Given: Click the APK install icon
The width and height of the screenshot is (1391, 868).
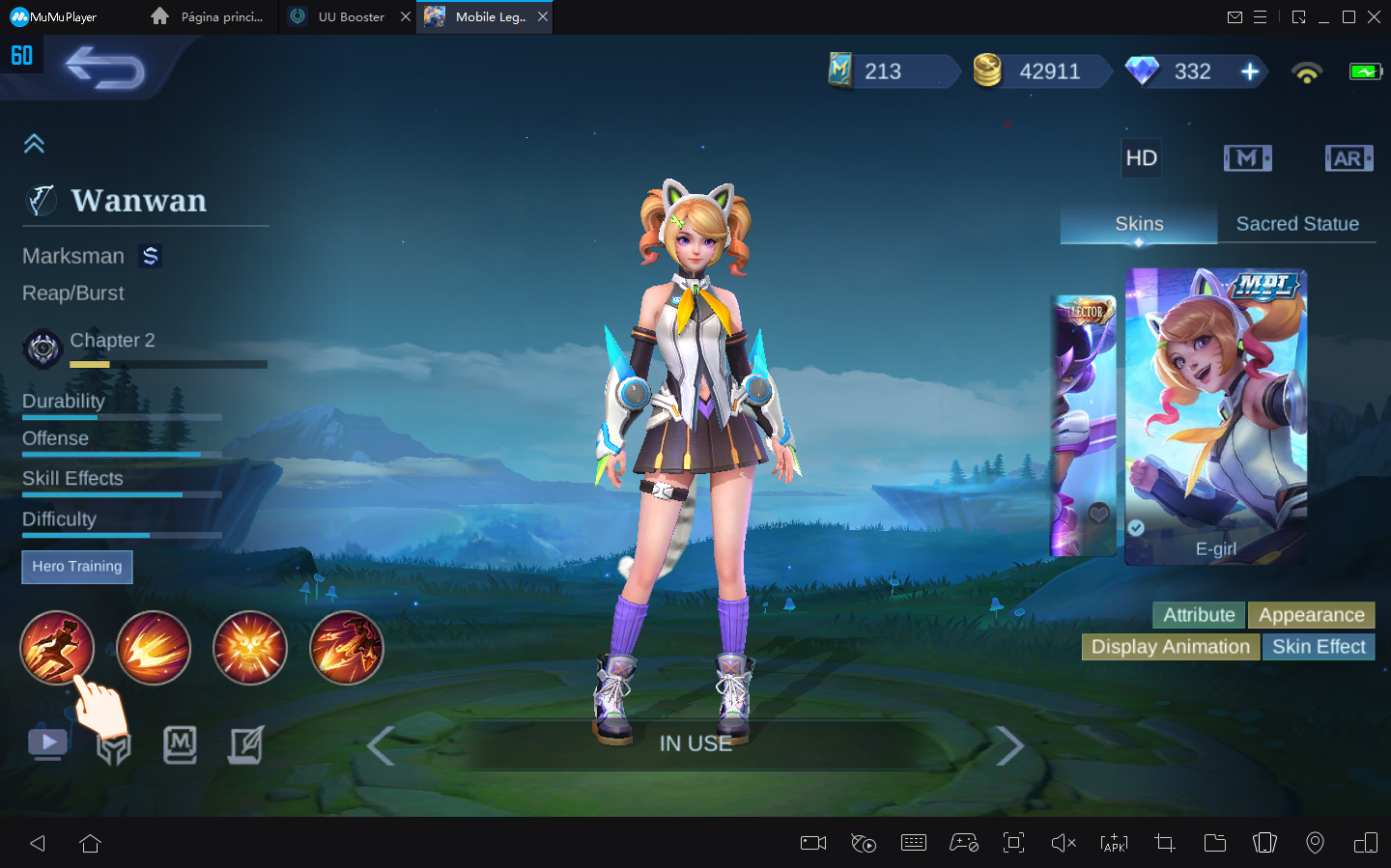Looking at the screenshot, I should (x=1114, y=843).
